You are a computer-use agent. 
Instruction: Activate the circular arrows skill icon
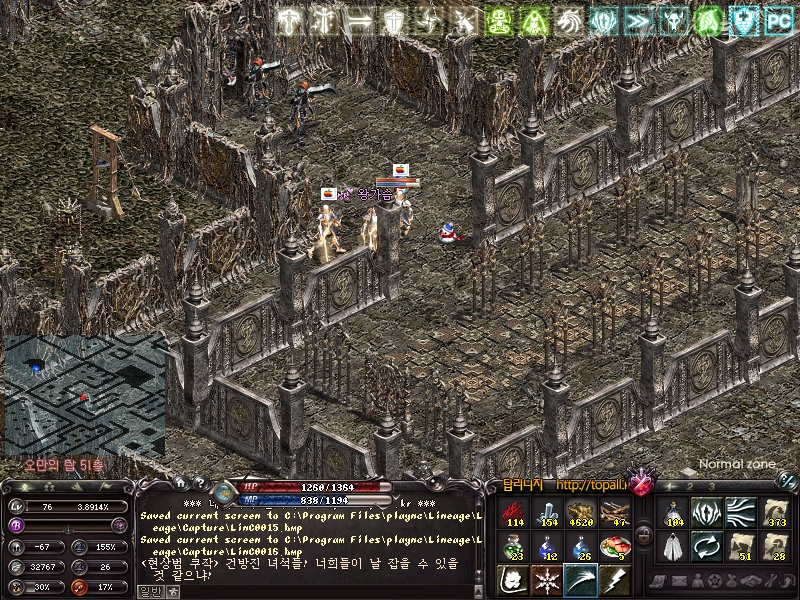pyautogui.click(x=707, y=547)
